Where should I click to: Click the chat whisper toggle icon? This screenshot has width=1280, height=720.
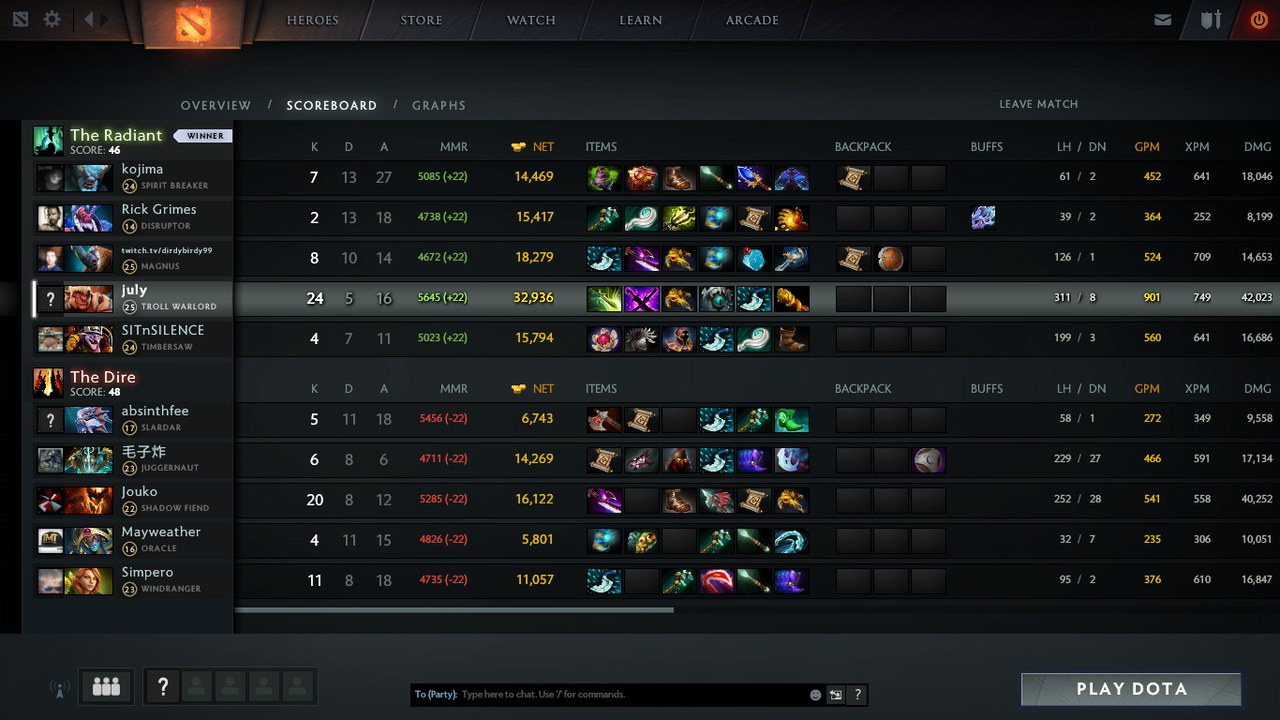click(836, 694)
